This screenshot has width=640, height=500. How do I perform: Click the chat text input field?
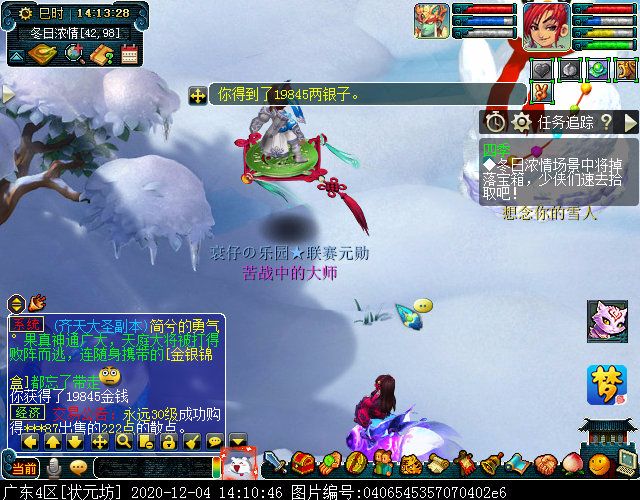(x=150, y=467)
